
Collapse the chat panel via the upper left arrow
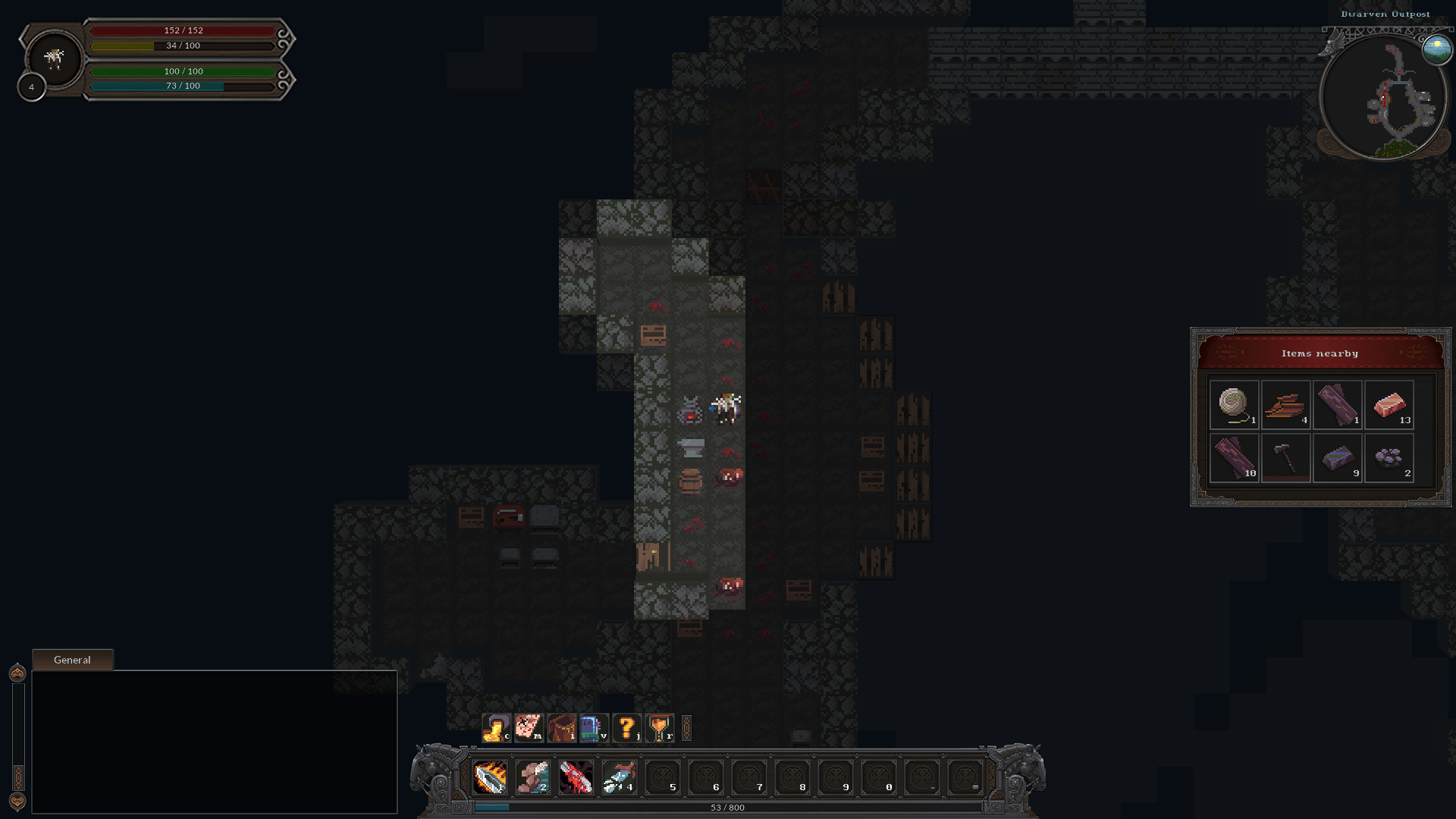pos(17,672)
